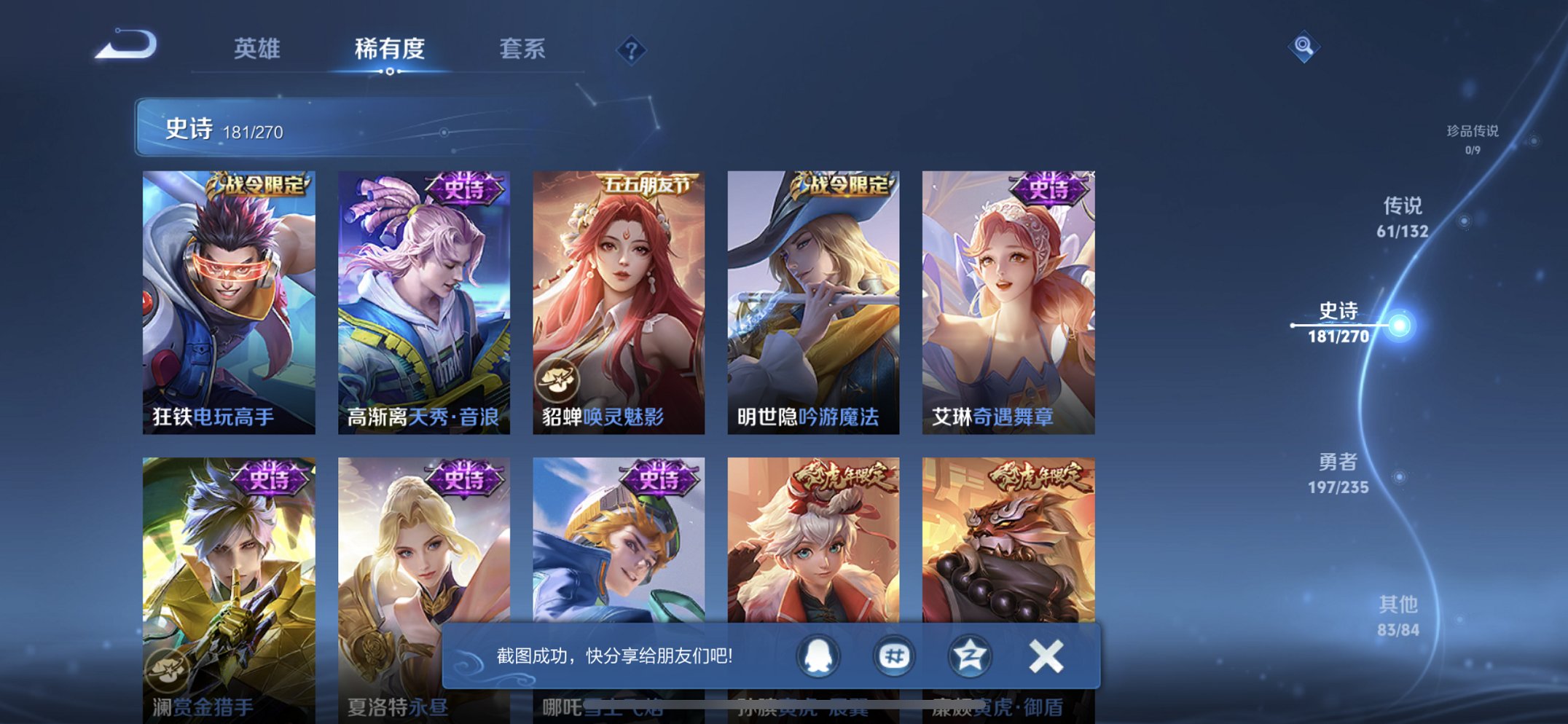Switch to the 英雄 tab
1568x724 pixels.
tap(259, 50)
